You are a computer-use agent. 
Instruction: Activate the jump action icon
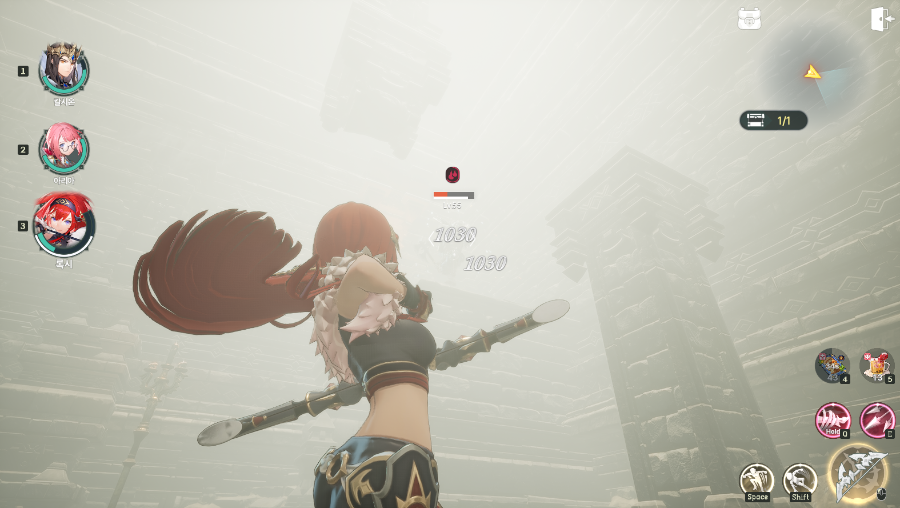(x=757, y=480)
